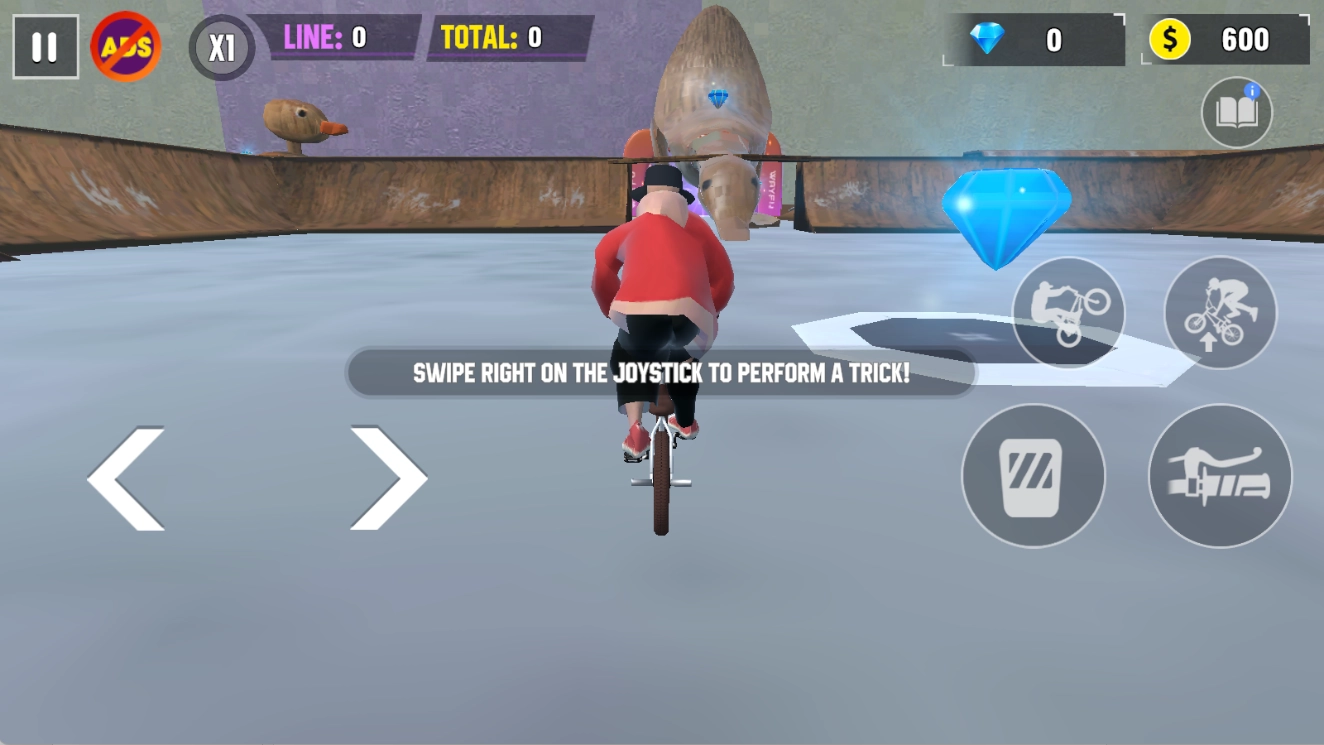This screenshot has height=745, width=1324.
Task: Tap the gem balance display showing 0
Action: click(x=1035, y=40)
